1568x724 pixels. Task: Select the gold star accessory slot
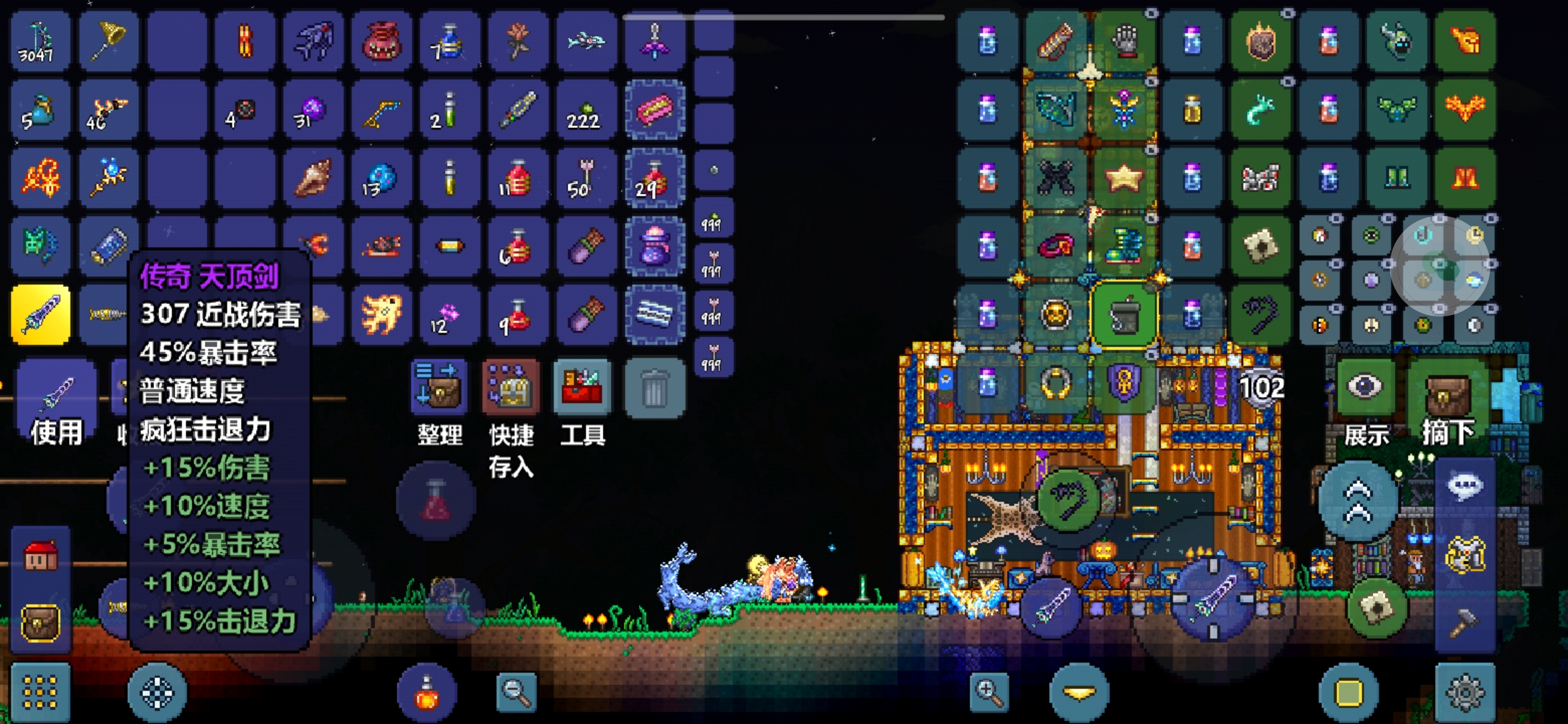1124,178
